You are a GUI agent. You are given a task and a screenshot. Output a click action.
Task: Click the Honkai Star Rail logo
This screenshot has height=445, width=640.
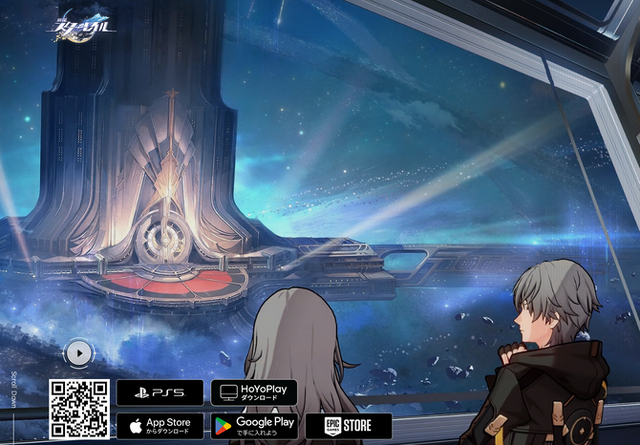tap(85, 24)
